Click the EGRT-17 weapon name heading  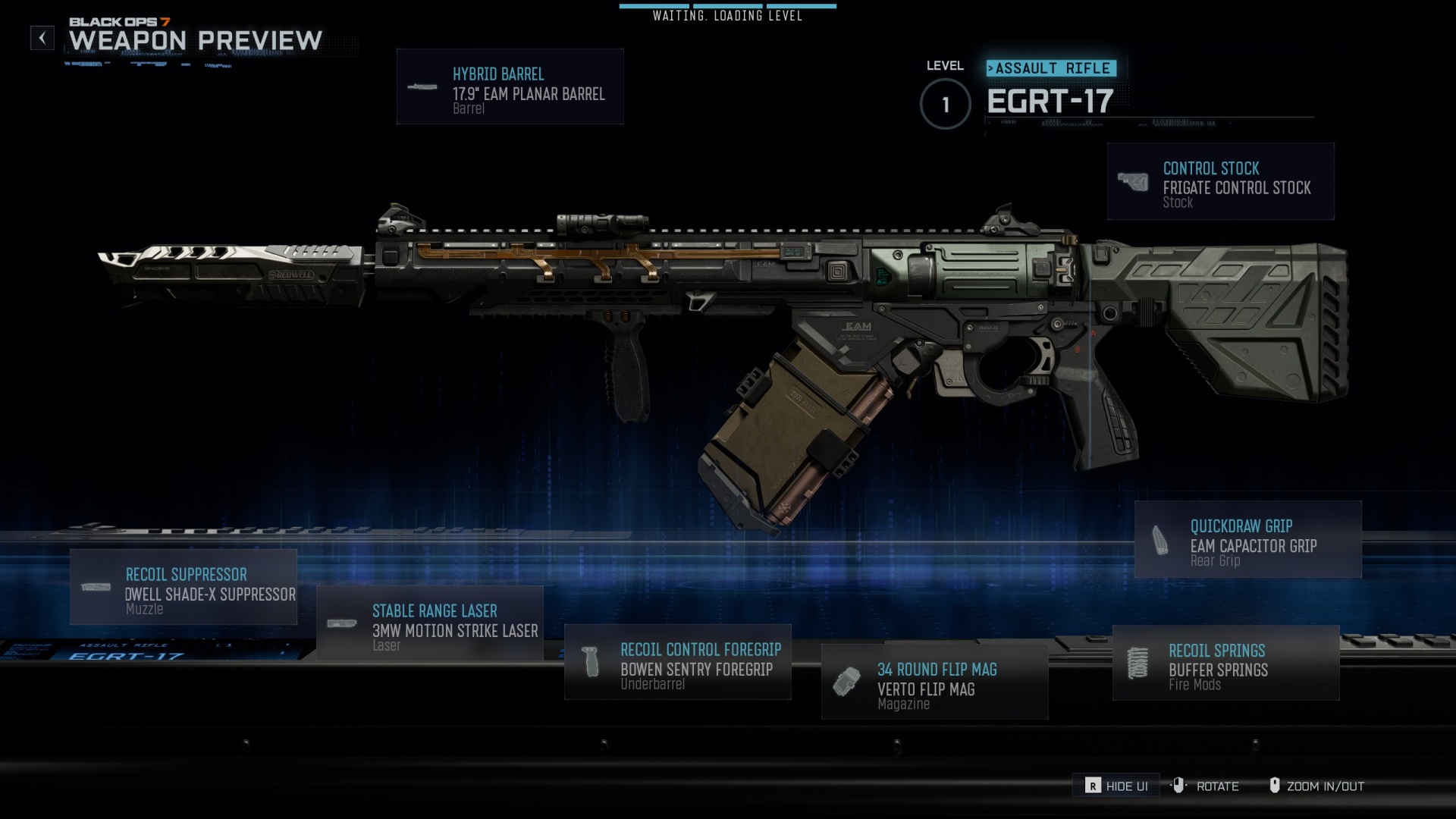pos(1050,102)
